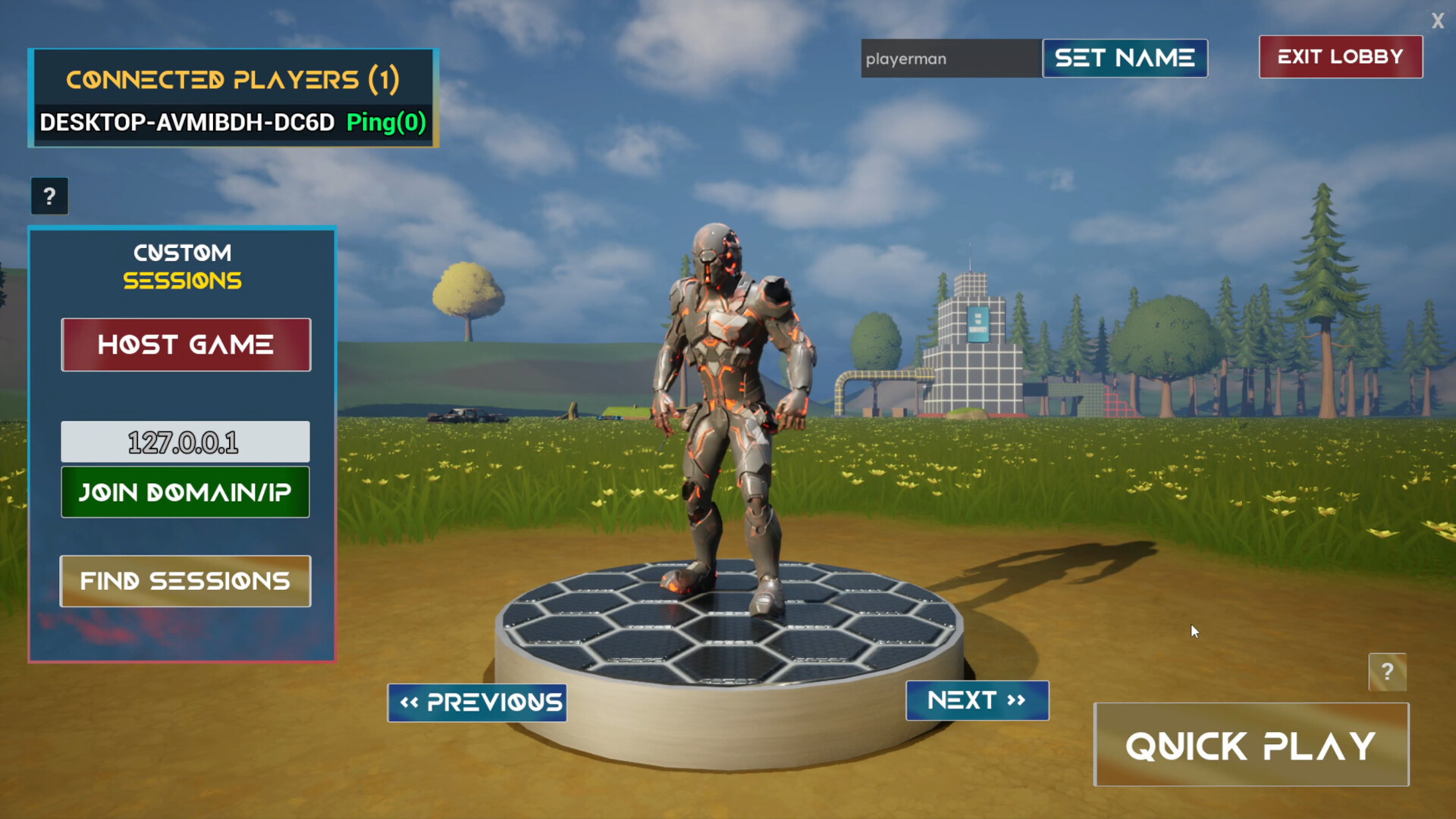
Task: Click the question mark above Quick Play
Action: tap(1389, 672)
